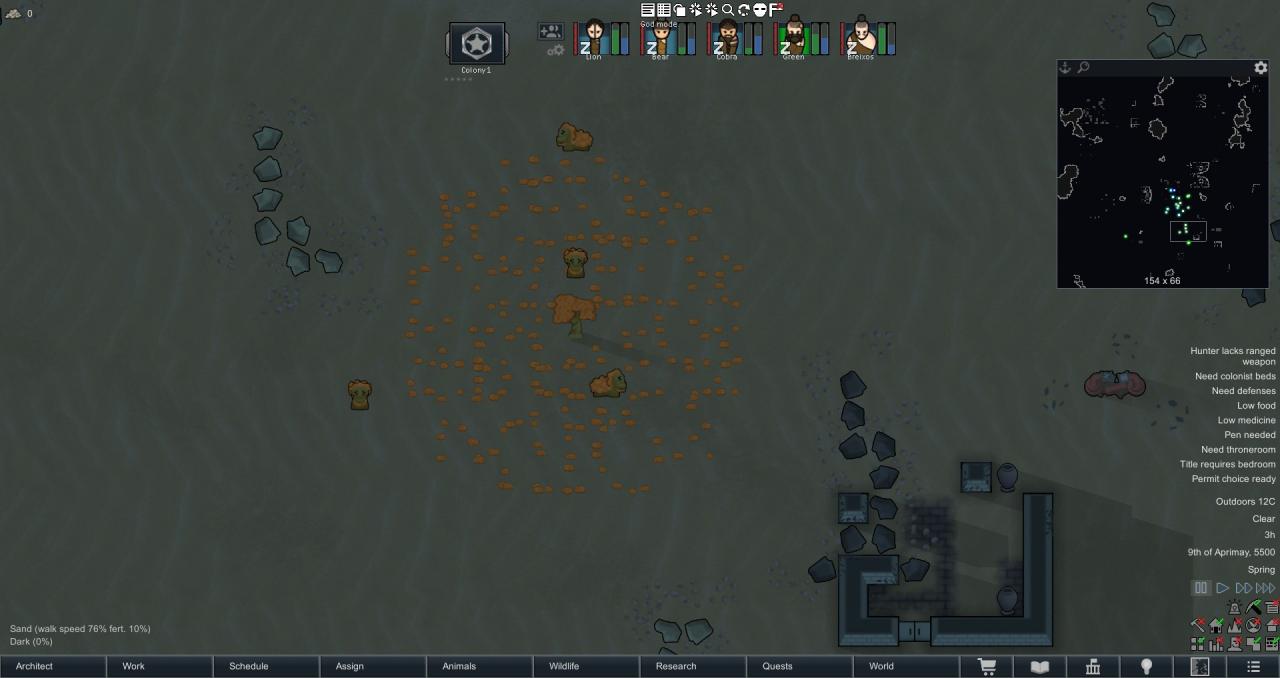
Task: Open minimap settings gear
Action: (1261, 68)
